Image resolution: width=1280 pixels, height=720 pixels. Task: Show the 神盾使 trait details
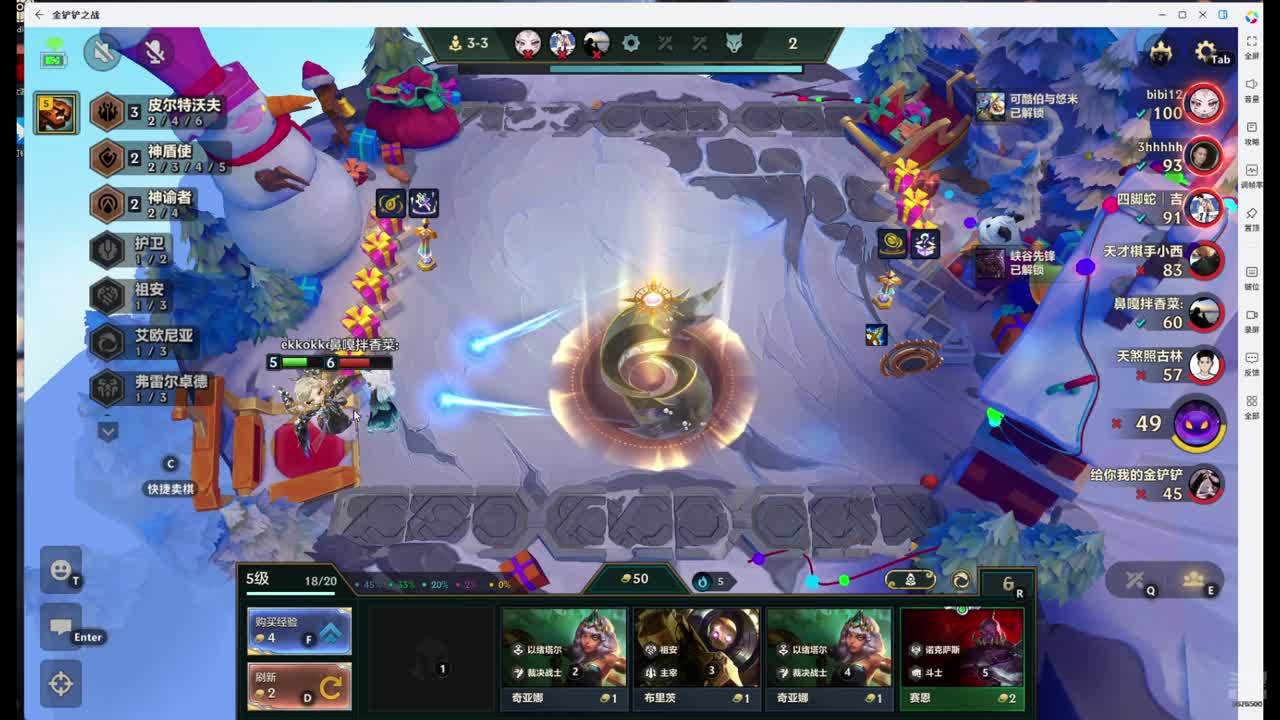pyautogui.click(x=160, y=157)
